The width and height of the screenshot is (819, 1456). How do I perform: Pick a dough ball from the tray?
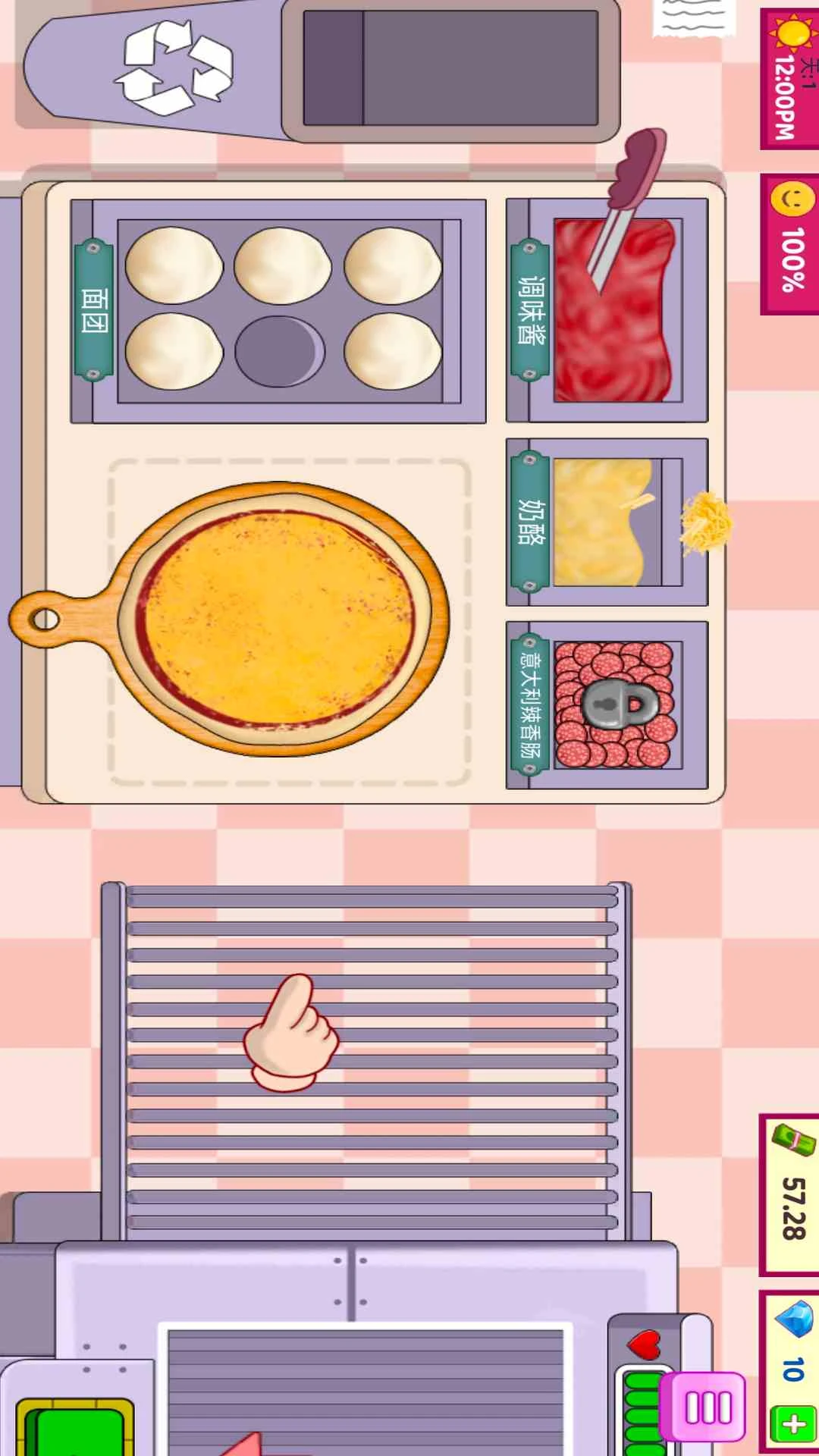tap(174, 267)
